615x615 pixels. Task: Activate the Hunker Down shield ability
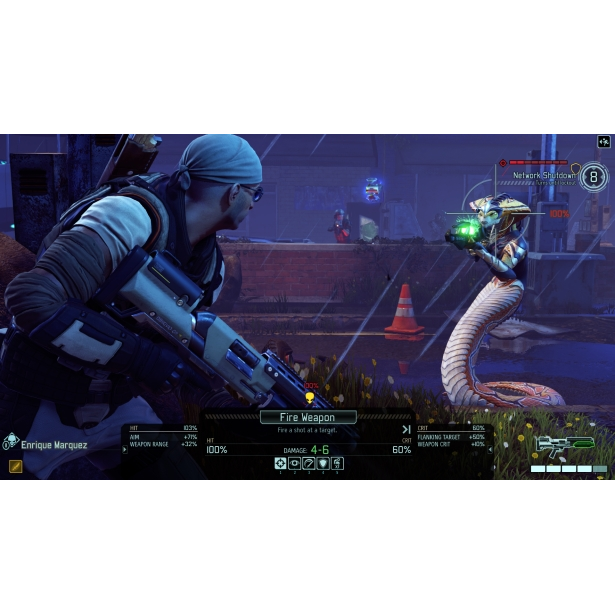pyautogui.click(x=323, y=464)
